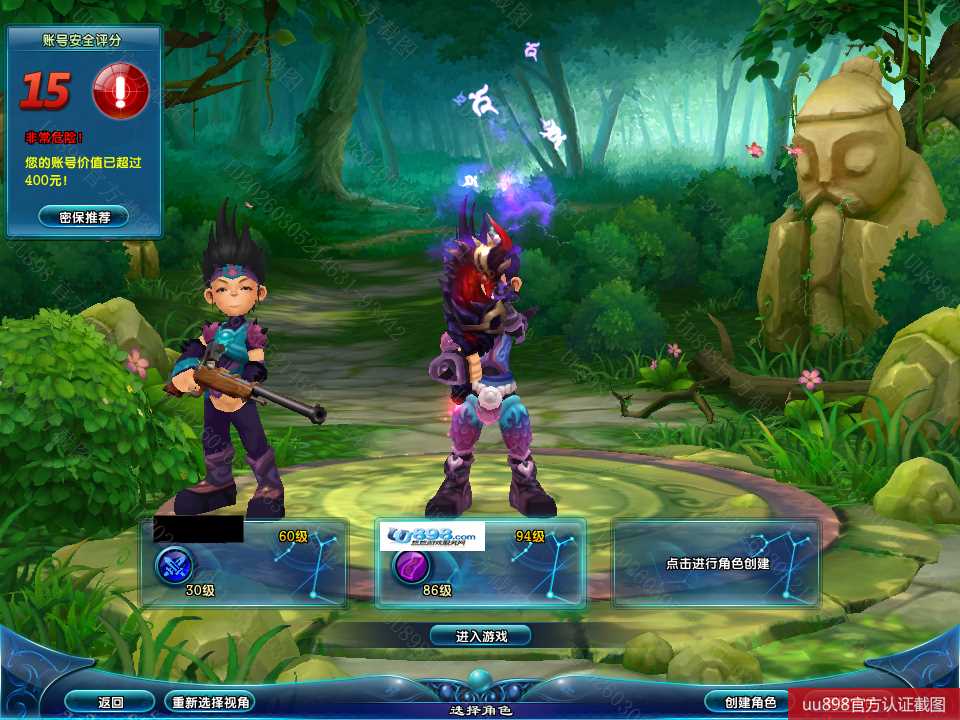Click the blue crossed-swords class icon
Screen dimensions: 960x720
[x=174, y=567]
